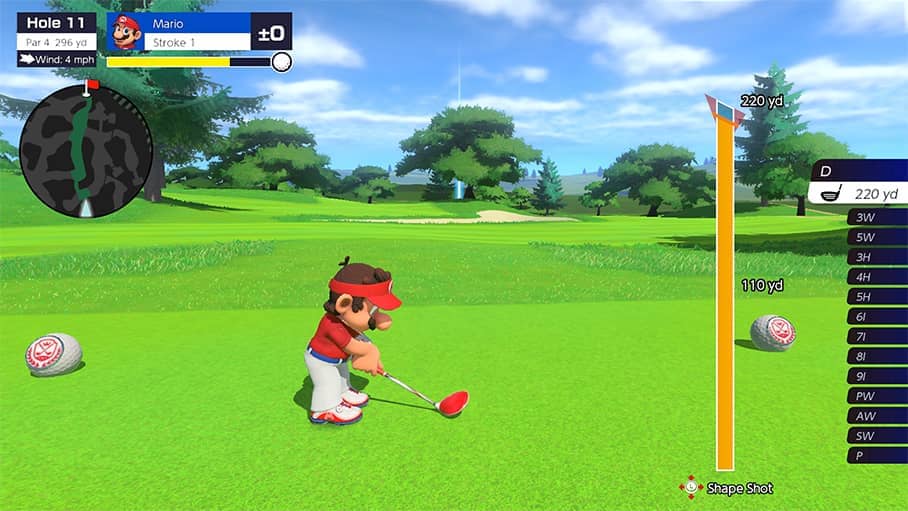Open the circular course minimap
The height and width of the screenshot is (511, 908).
pyautogui.click(x=86, y=151)
